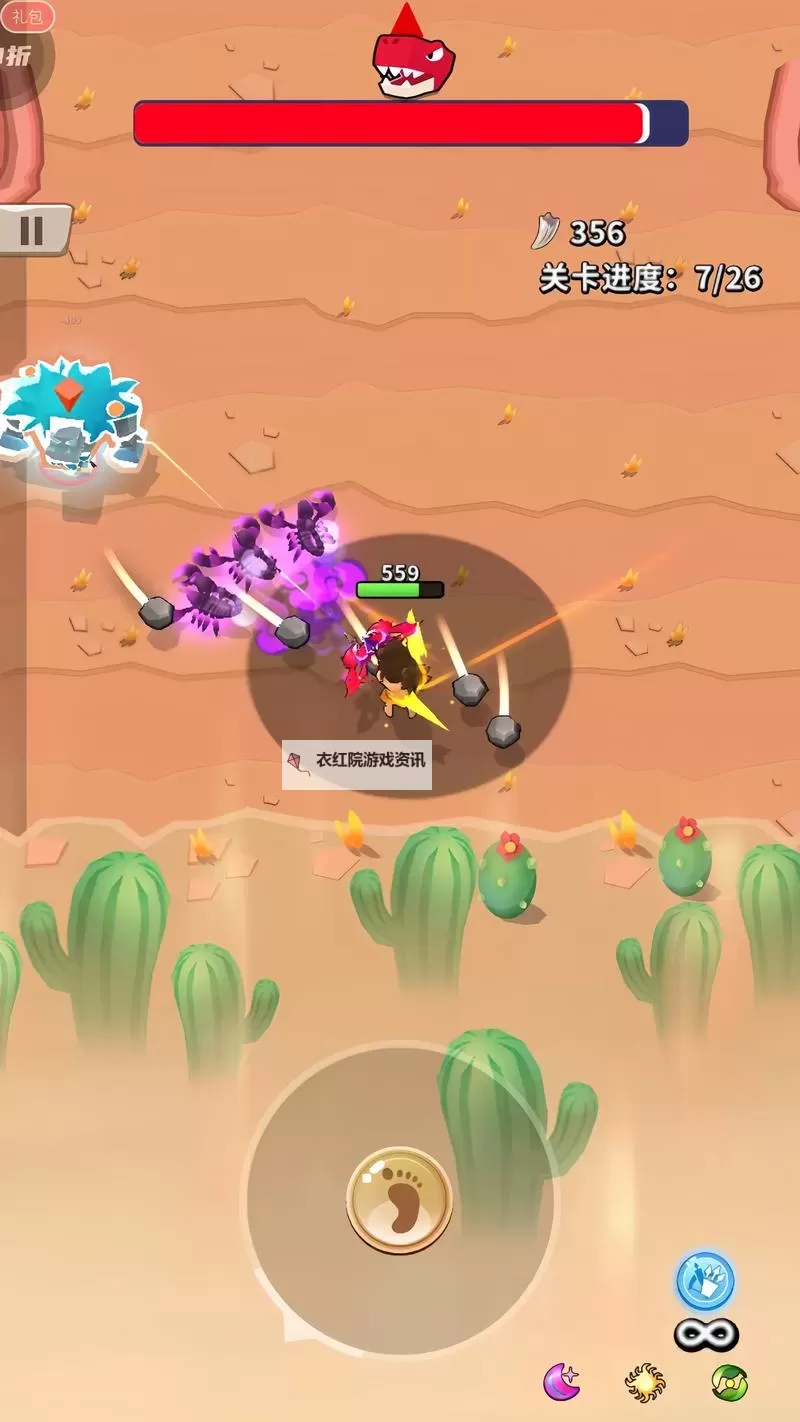
Task: Open the 礼包 gift pack offer
Action: [26, 17]
